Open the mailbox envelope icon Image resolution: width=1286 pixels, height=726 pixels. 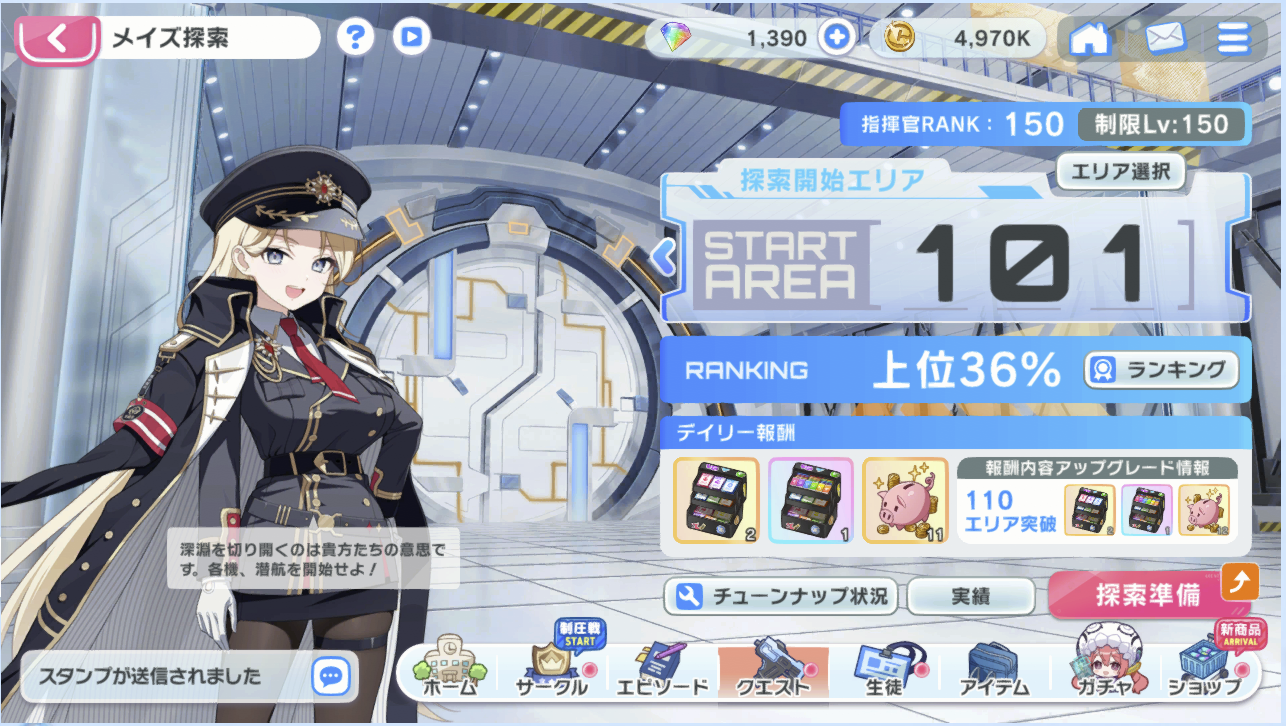(x=1164, y=38)
